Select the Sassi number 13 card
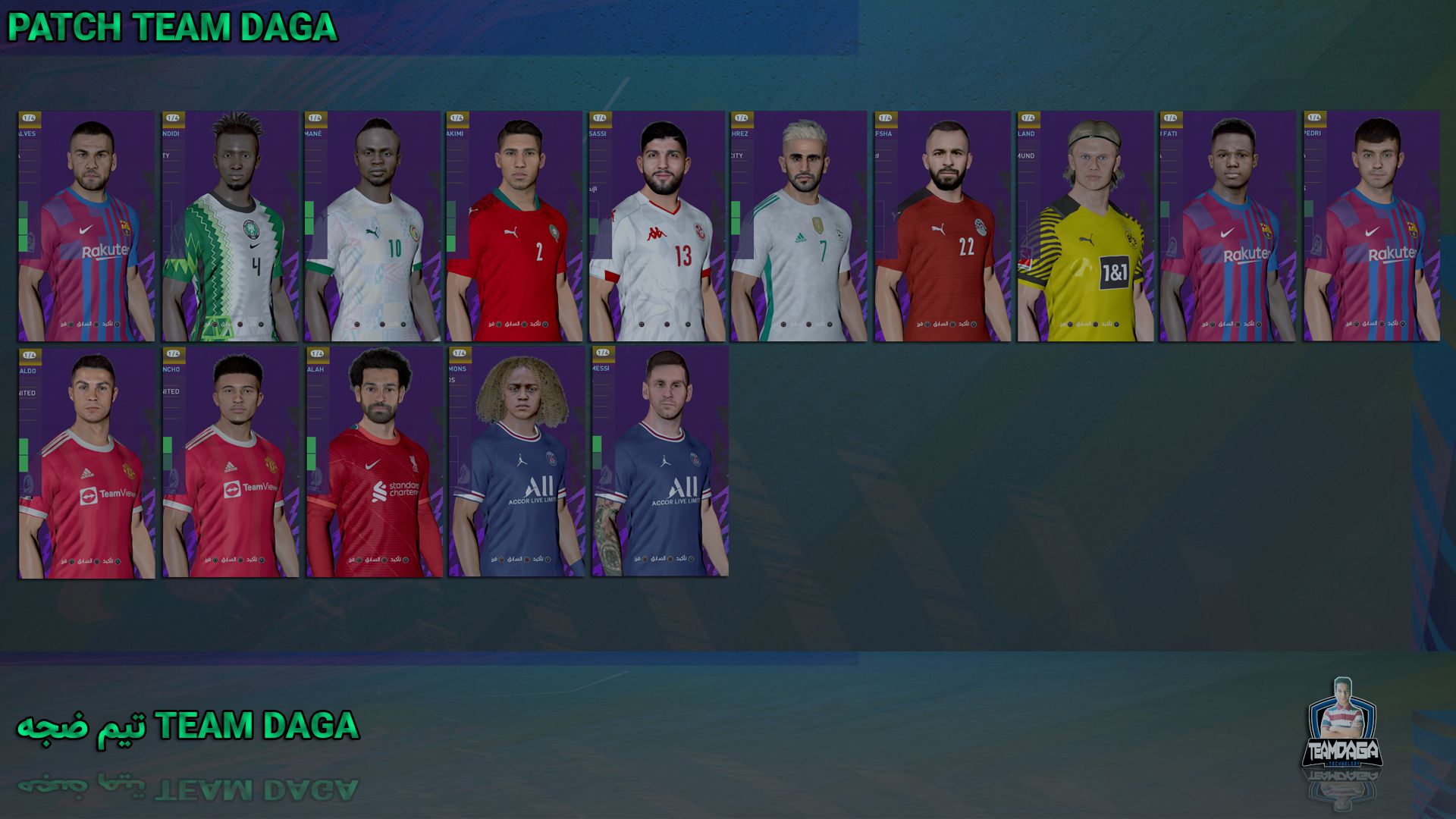The image size is (1456, 819). 657,227
